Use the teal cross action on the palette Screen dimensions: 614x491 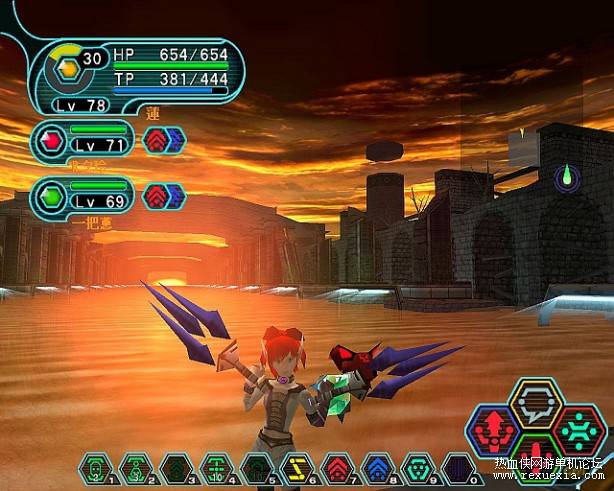click(x=579, y=430)
